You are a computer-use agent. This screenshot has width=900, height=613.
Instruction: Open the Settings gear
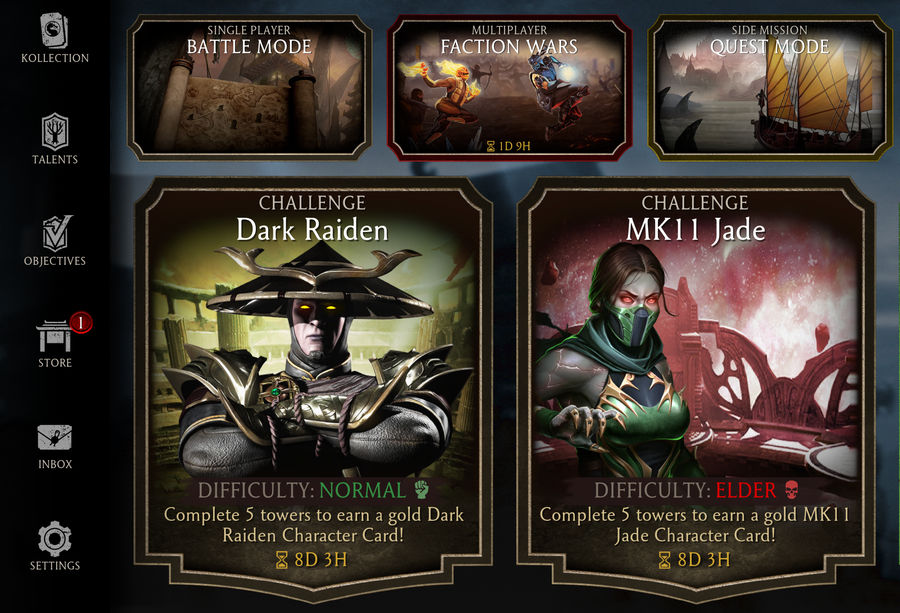pos(55,545)
